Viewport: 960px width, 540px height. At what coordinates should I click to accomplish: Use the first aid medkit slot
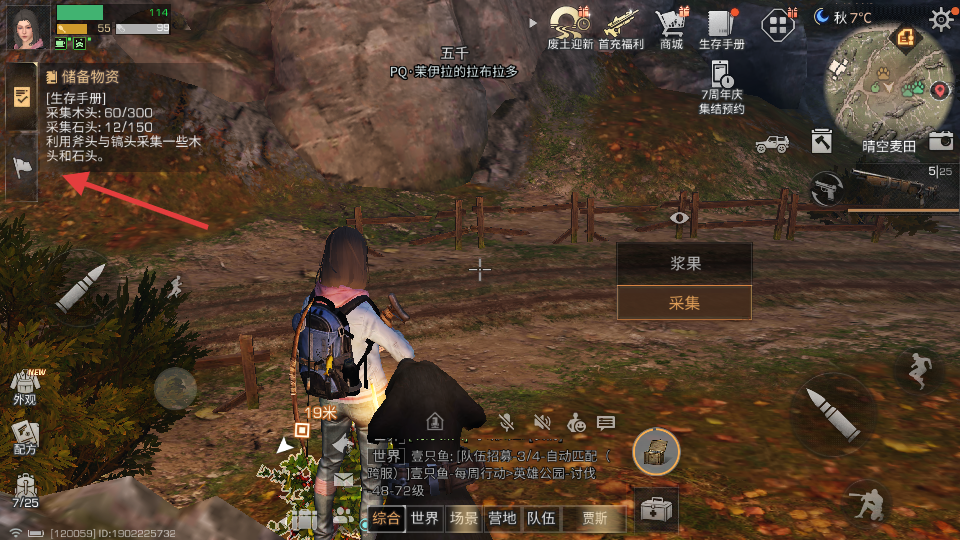[656, 511]
